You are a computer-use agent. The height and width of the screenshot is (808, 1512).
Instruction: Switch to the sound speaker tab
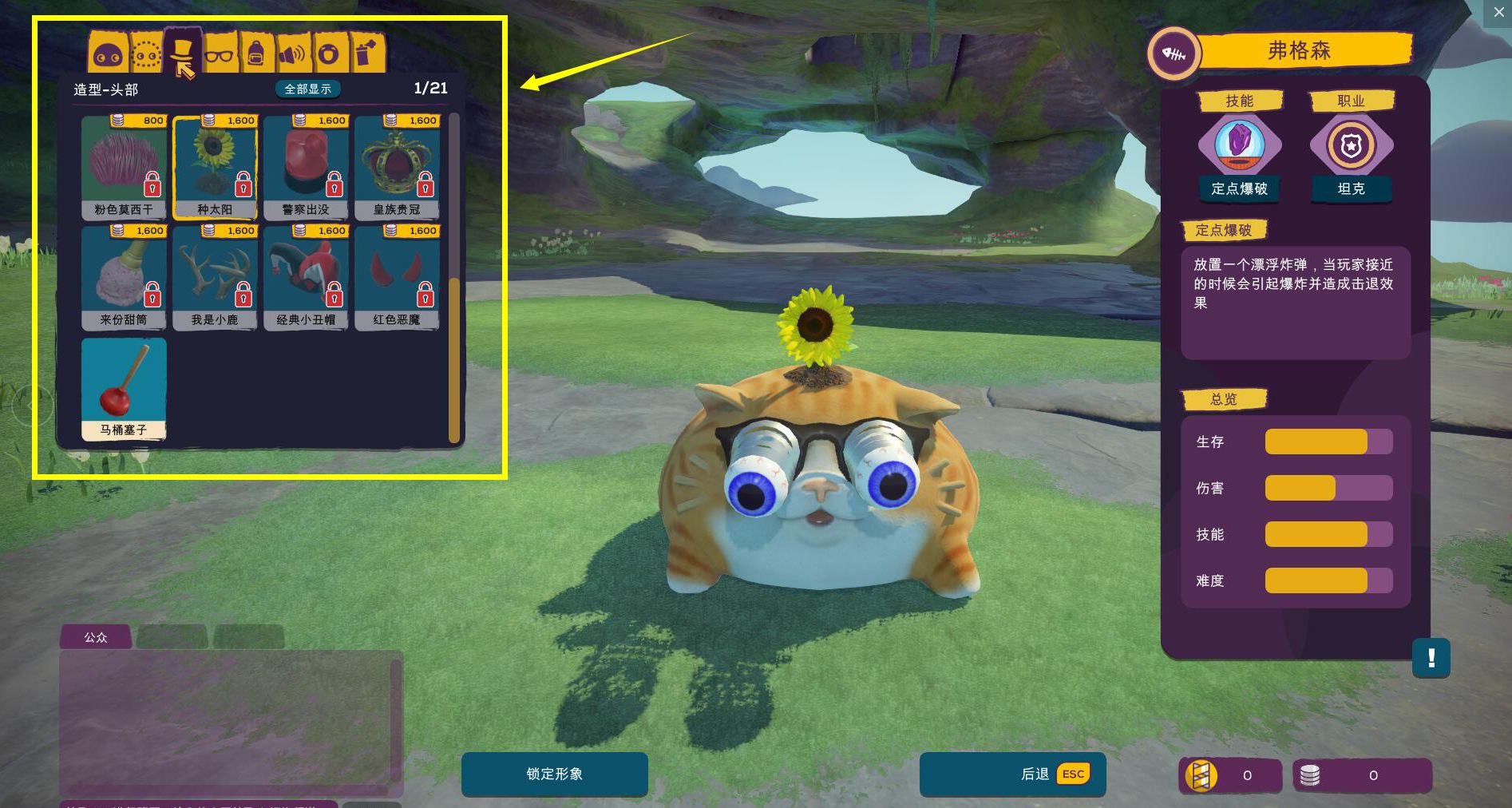(292, 54)
